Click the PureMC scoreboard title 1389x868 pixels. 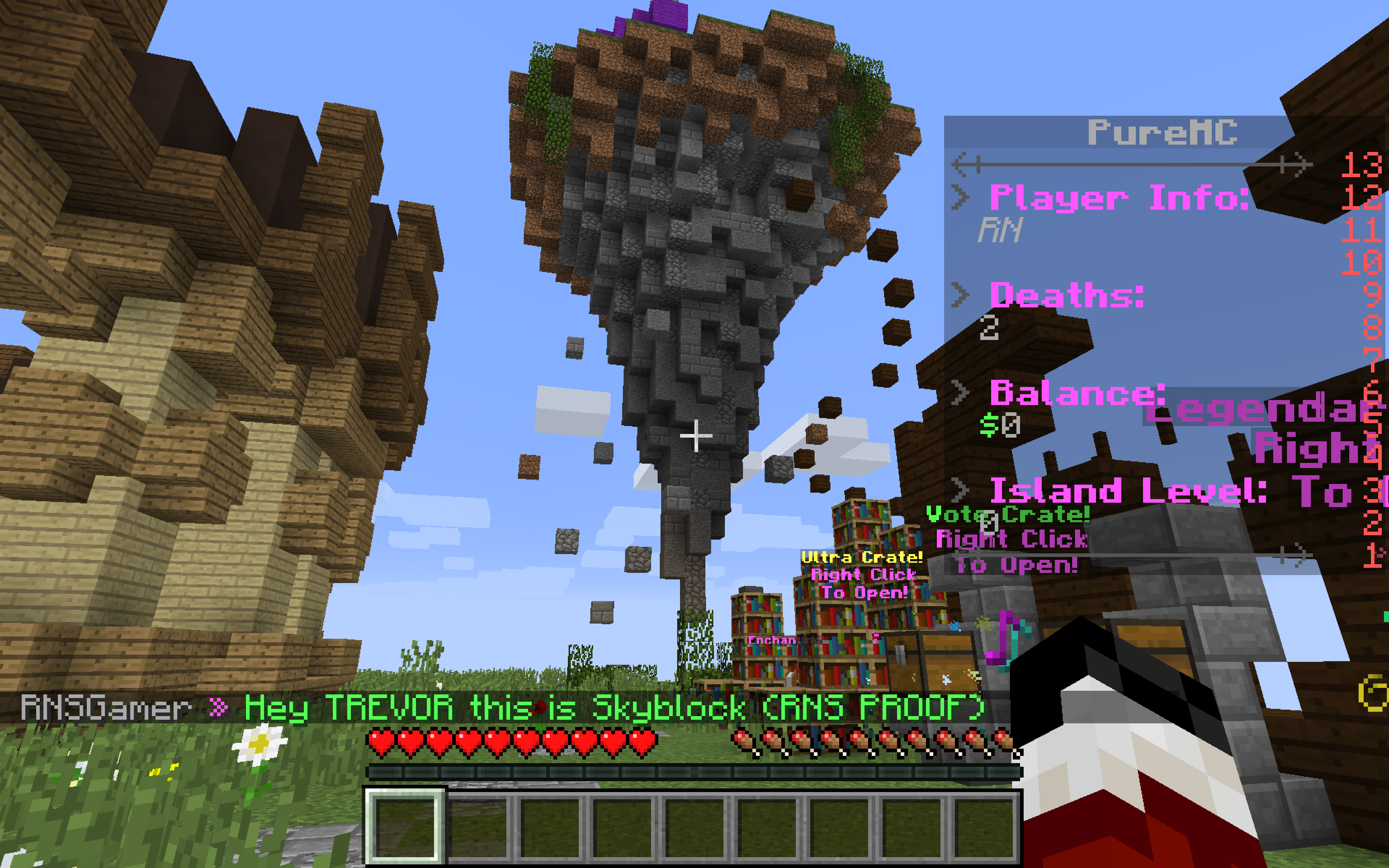1162,133
